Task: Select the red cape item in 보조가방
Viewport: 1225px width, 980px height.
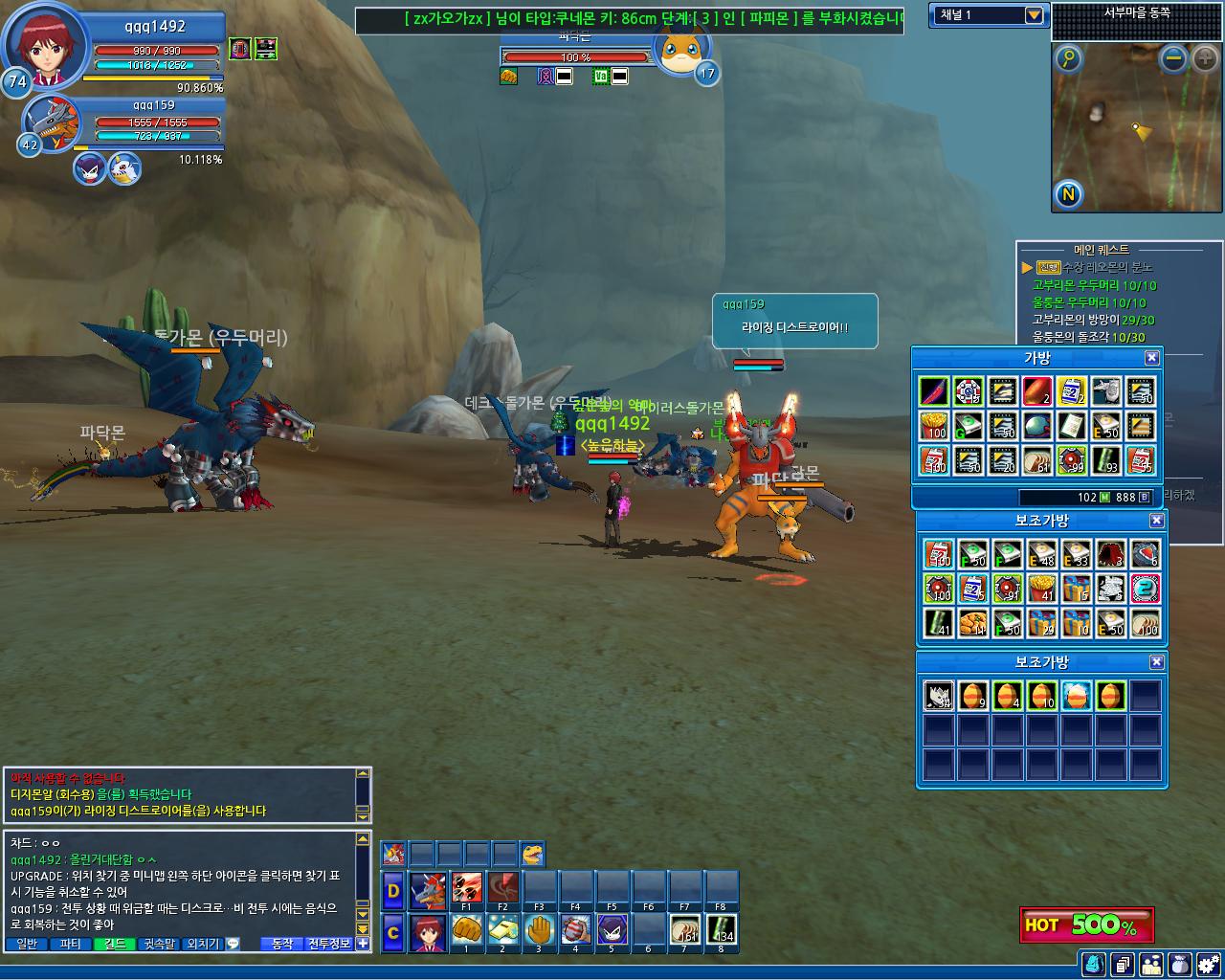Action: tap(1110, 554)
